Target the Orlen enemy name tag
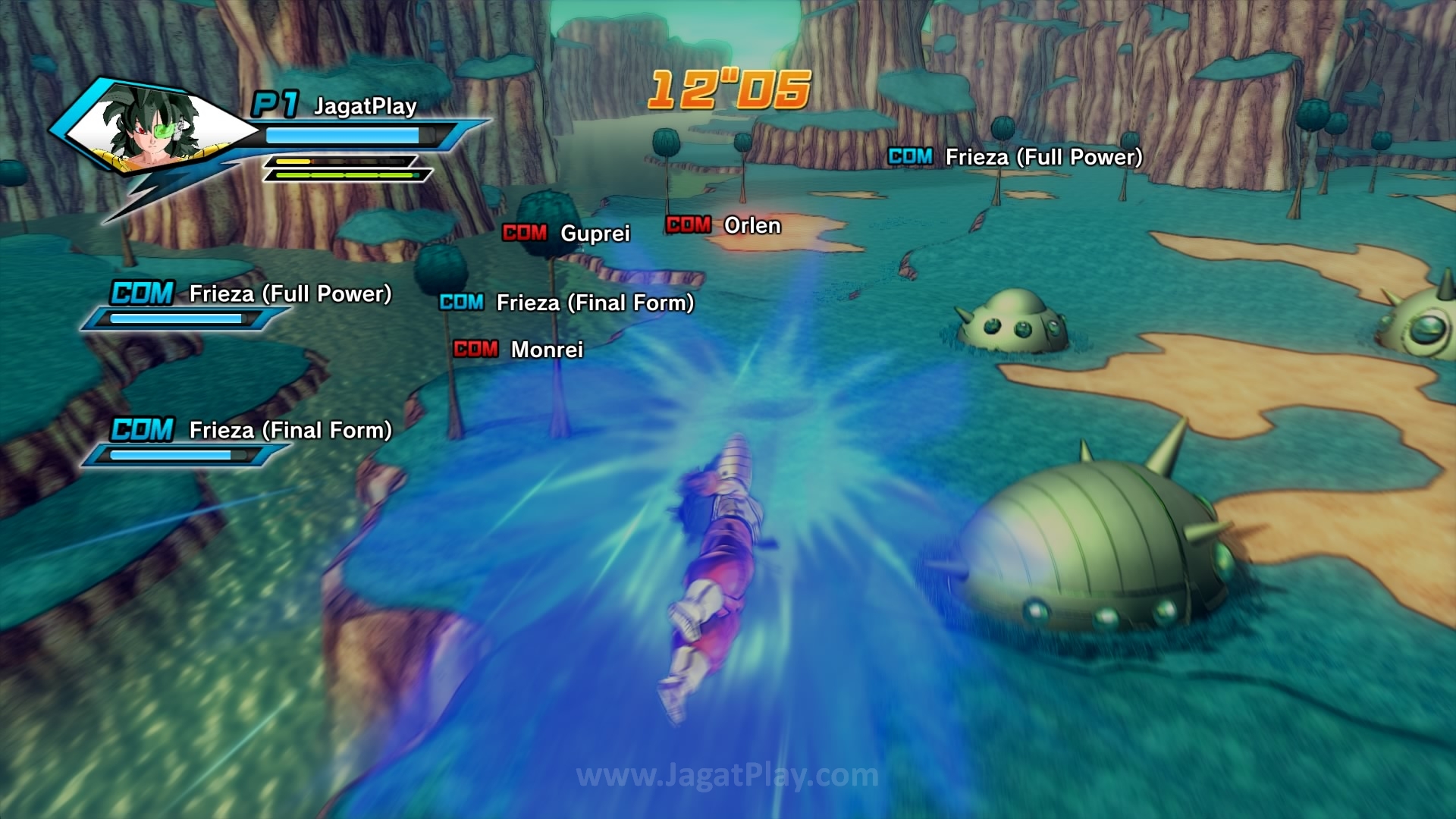The image size is (1456, 819). click(x=723, y=225)
